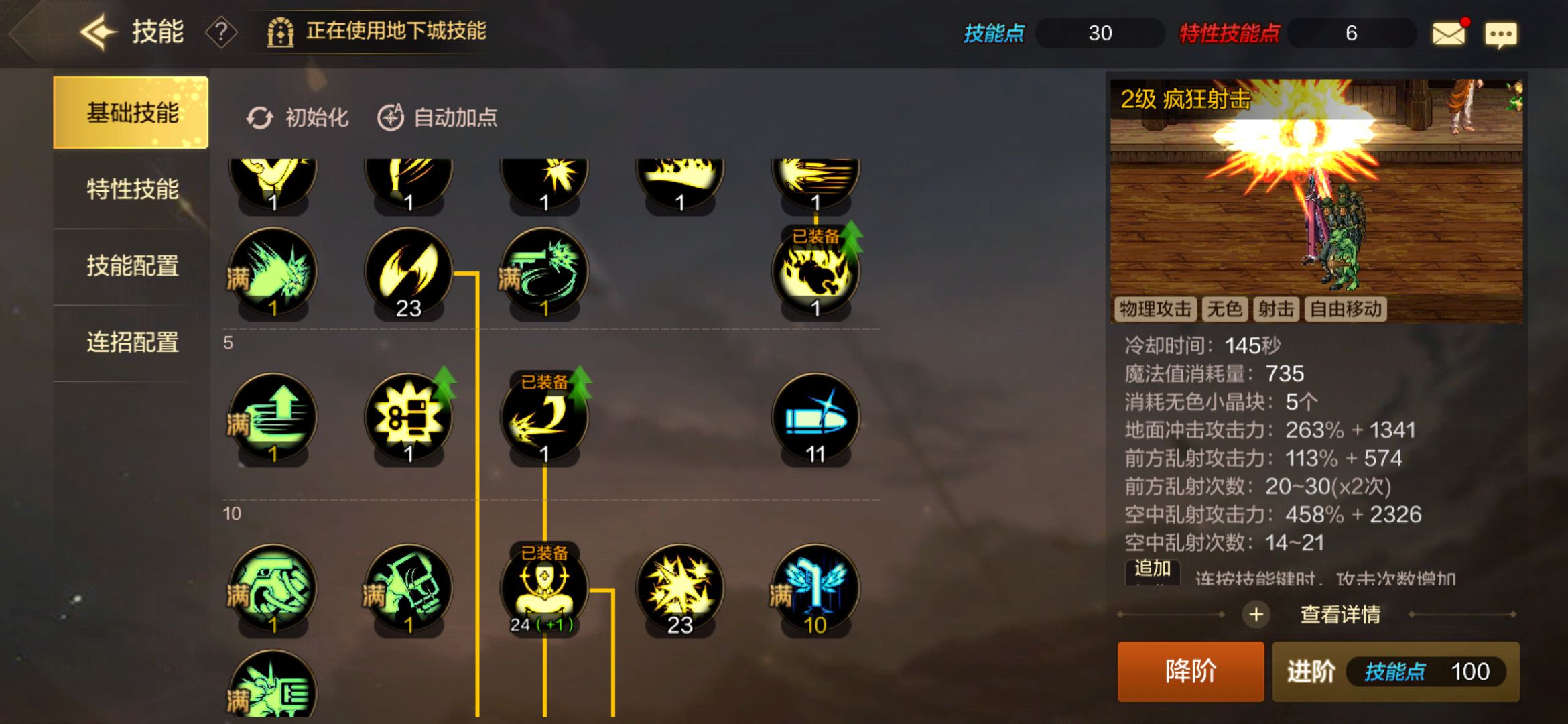Select the 基础技能 tab
The width and height of the screenshot is (1568, 724).
(131, 112)
